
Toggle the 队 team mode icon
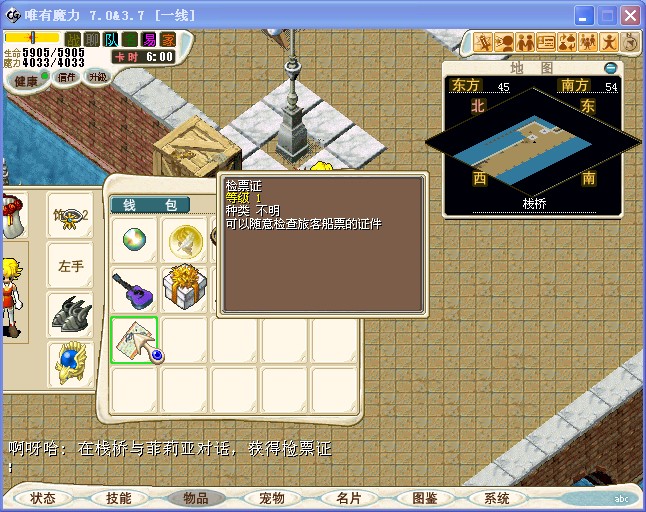tap(109, 39)
